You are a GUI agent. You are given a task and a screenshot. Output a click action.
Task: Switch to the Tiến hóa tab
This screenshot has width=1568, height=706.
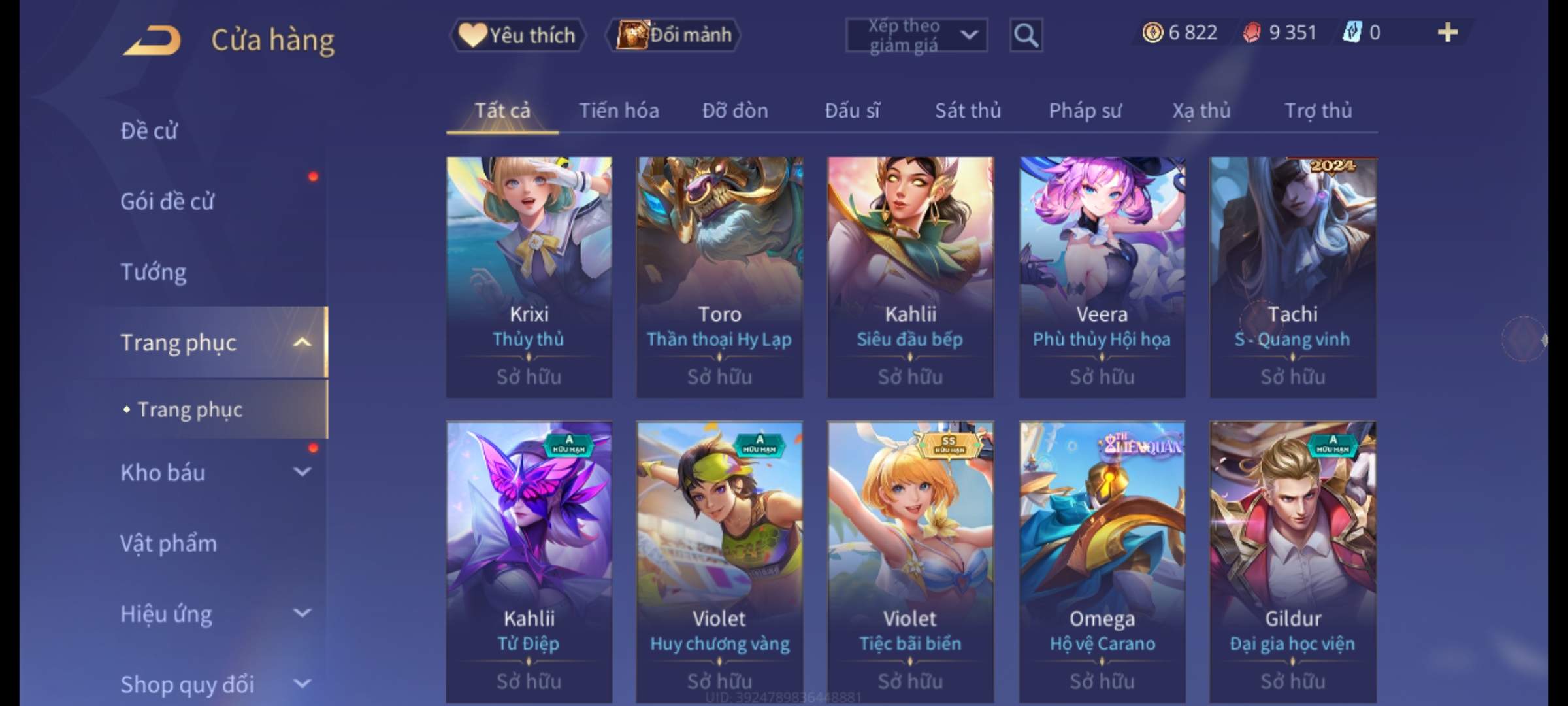[x=619, y=110]
